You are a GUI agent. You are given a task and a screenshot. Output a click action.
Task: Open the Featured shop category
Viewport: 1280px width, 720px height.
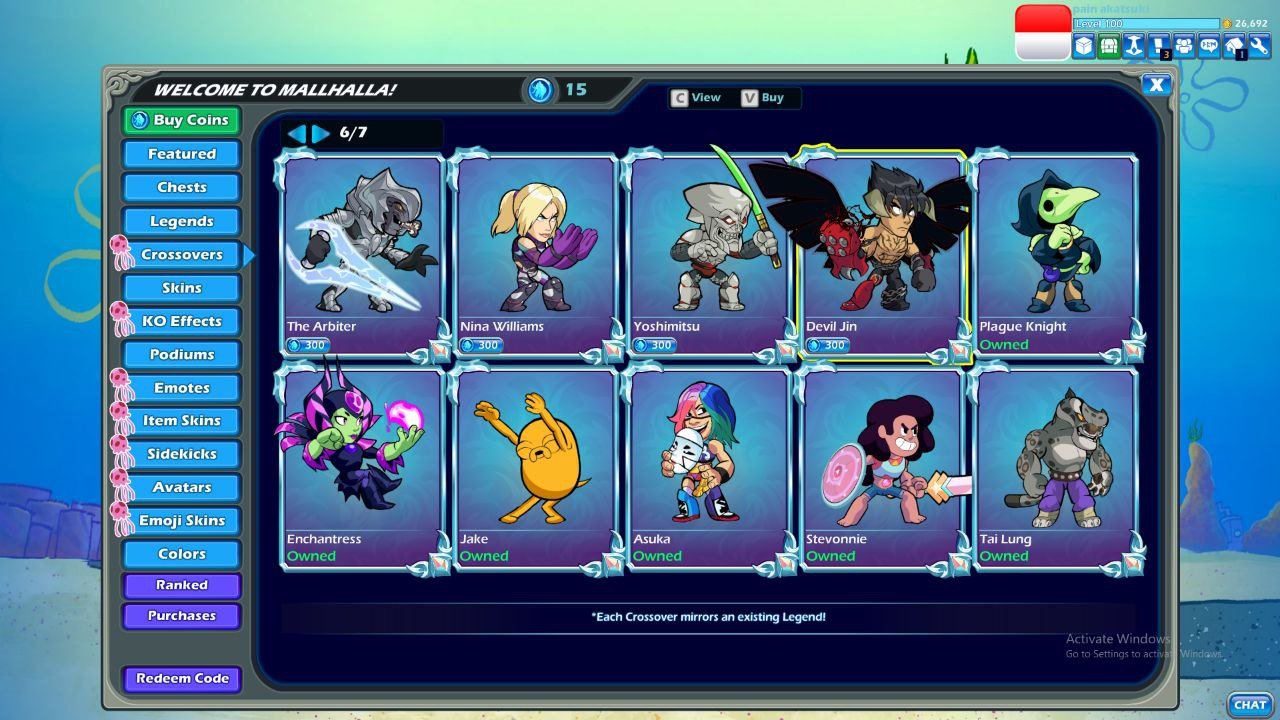181,154
